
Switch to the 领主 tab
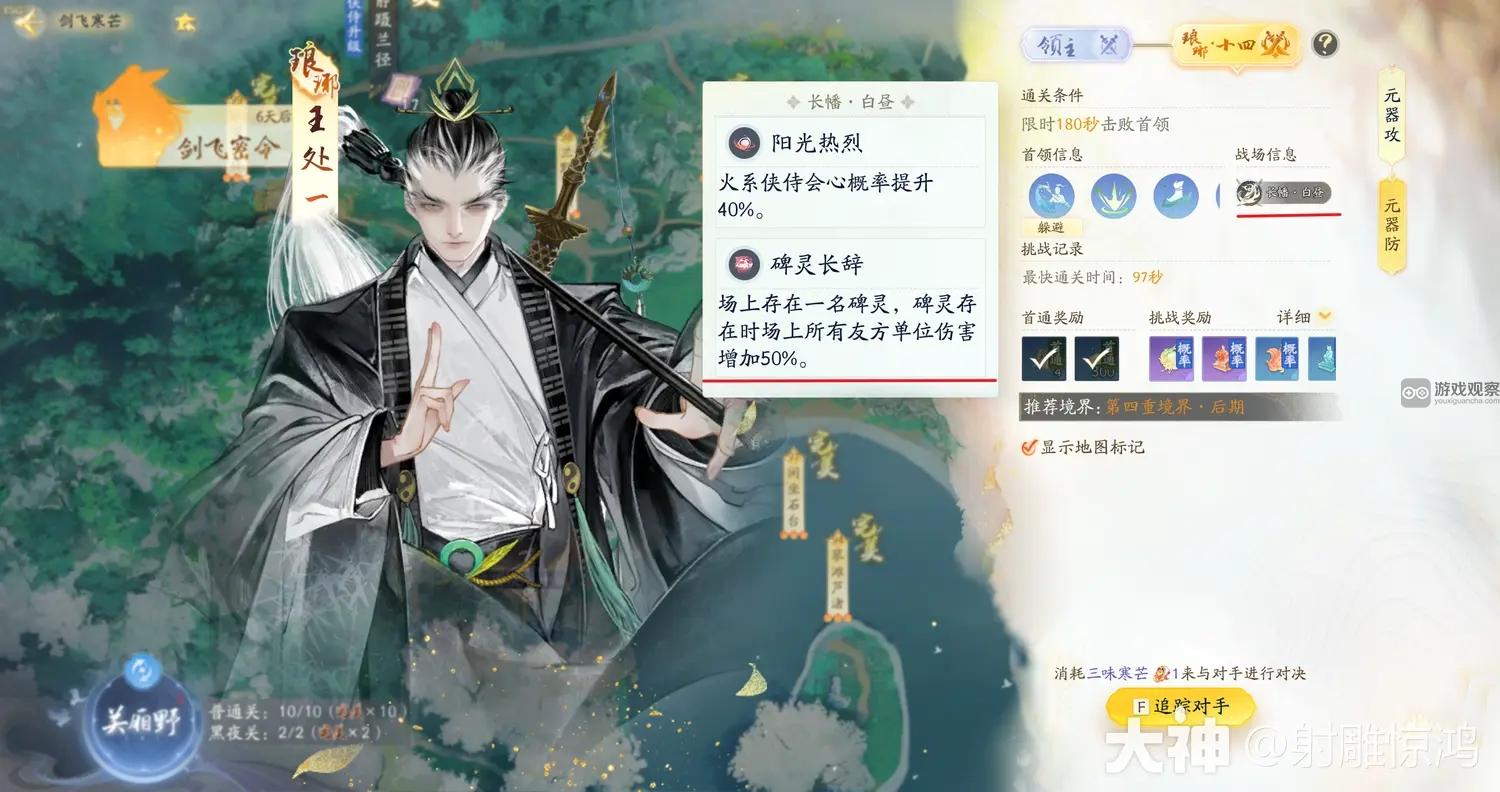(1076, 46)
